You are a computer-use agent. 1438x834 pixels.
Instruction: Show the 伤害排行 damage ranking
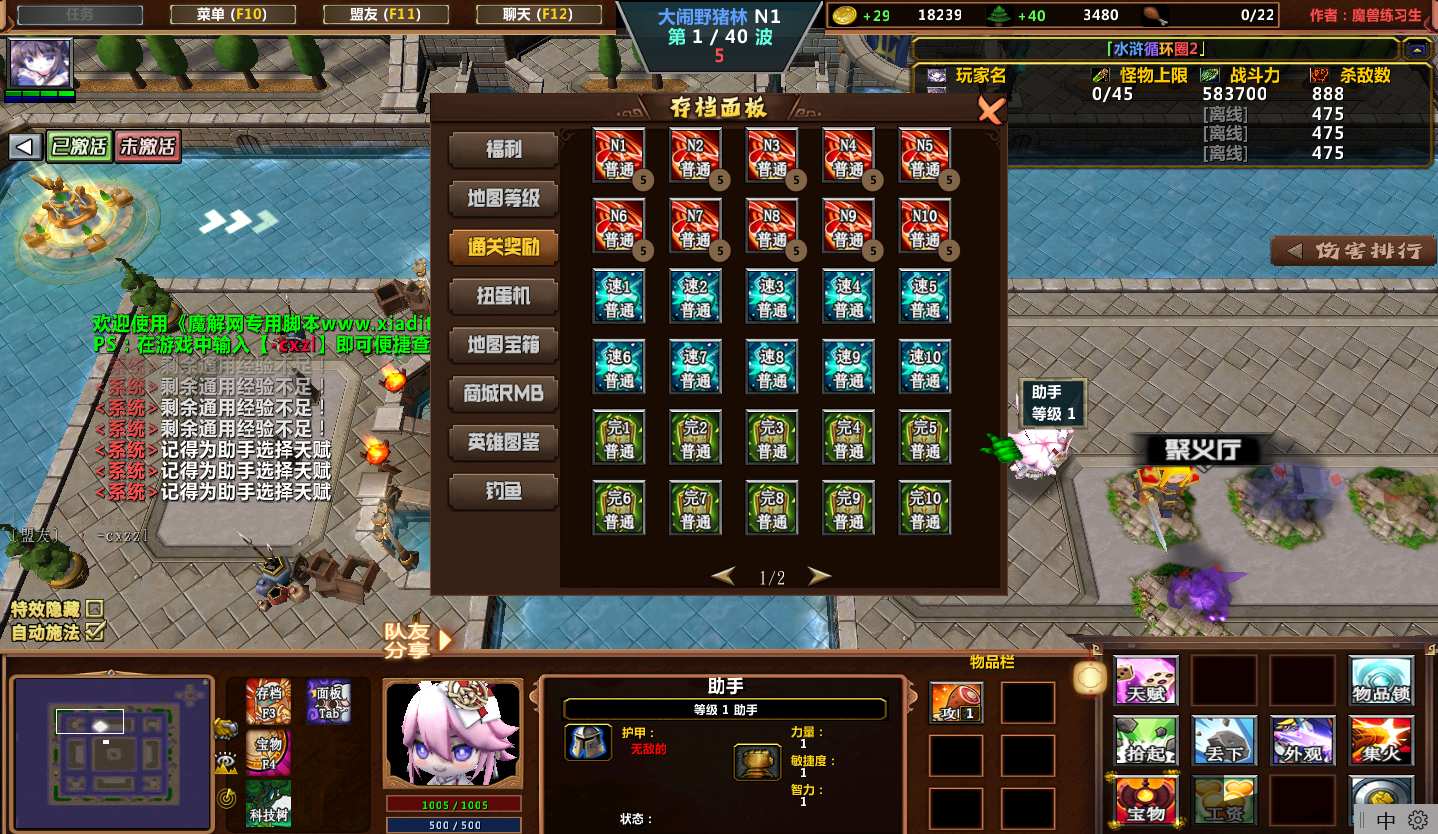(x=1354, y=250)
